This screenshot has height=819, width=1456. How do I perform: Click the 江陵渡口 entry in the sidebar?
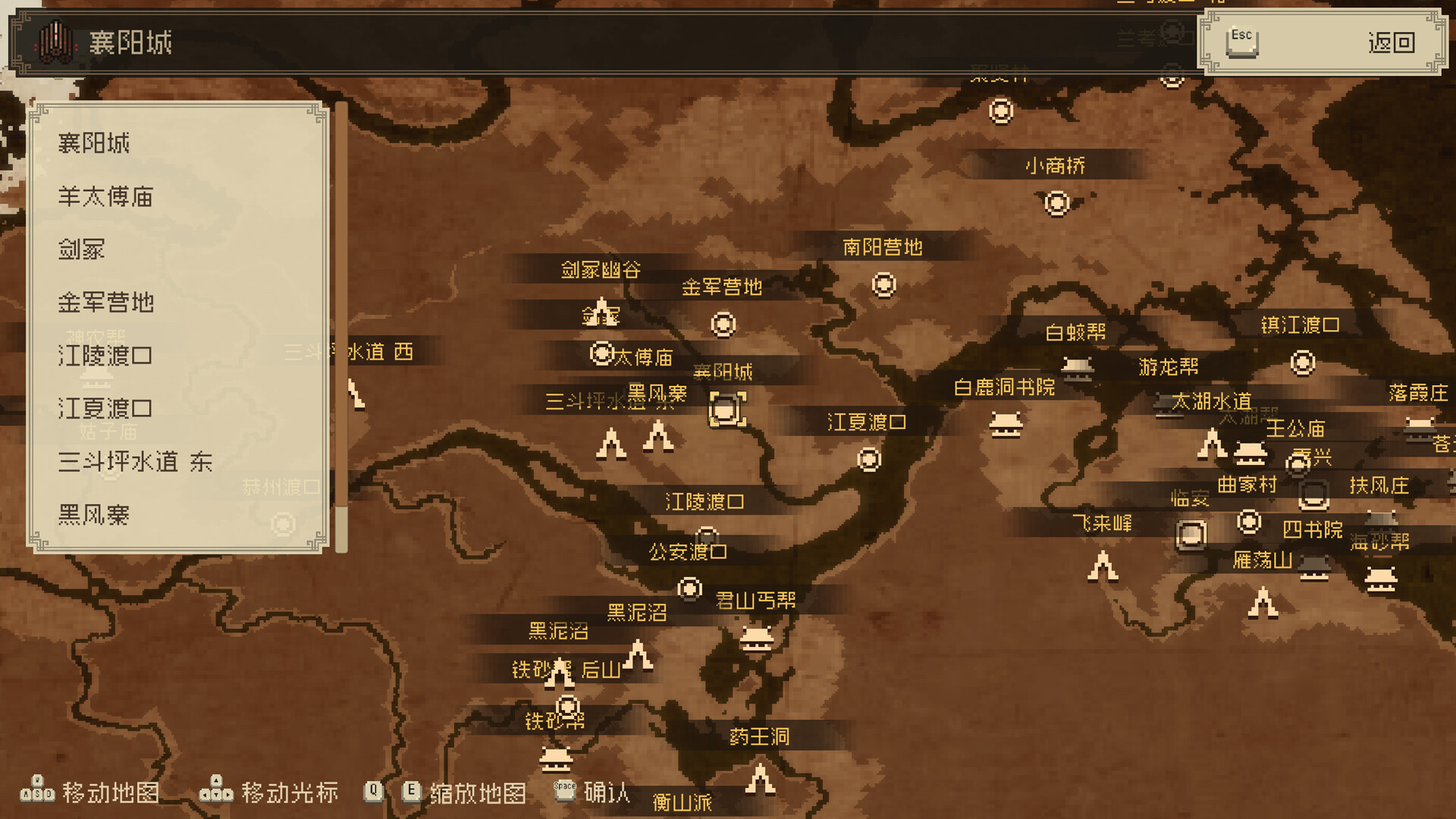click(106, 356)
